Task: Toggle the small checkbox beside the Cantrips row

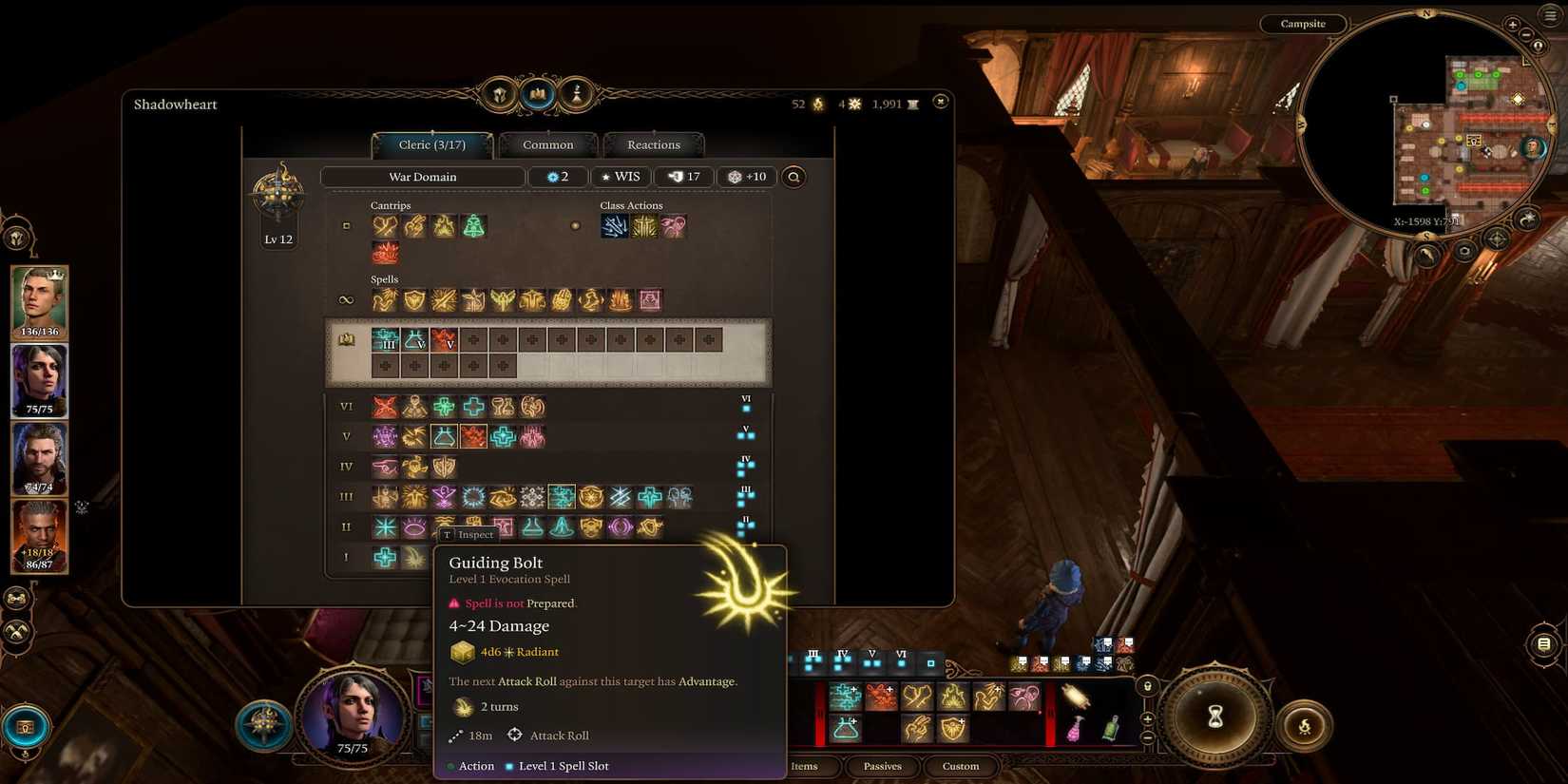Action: pos(346,225)
